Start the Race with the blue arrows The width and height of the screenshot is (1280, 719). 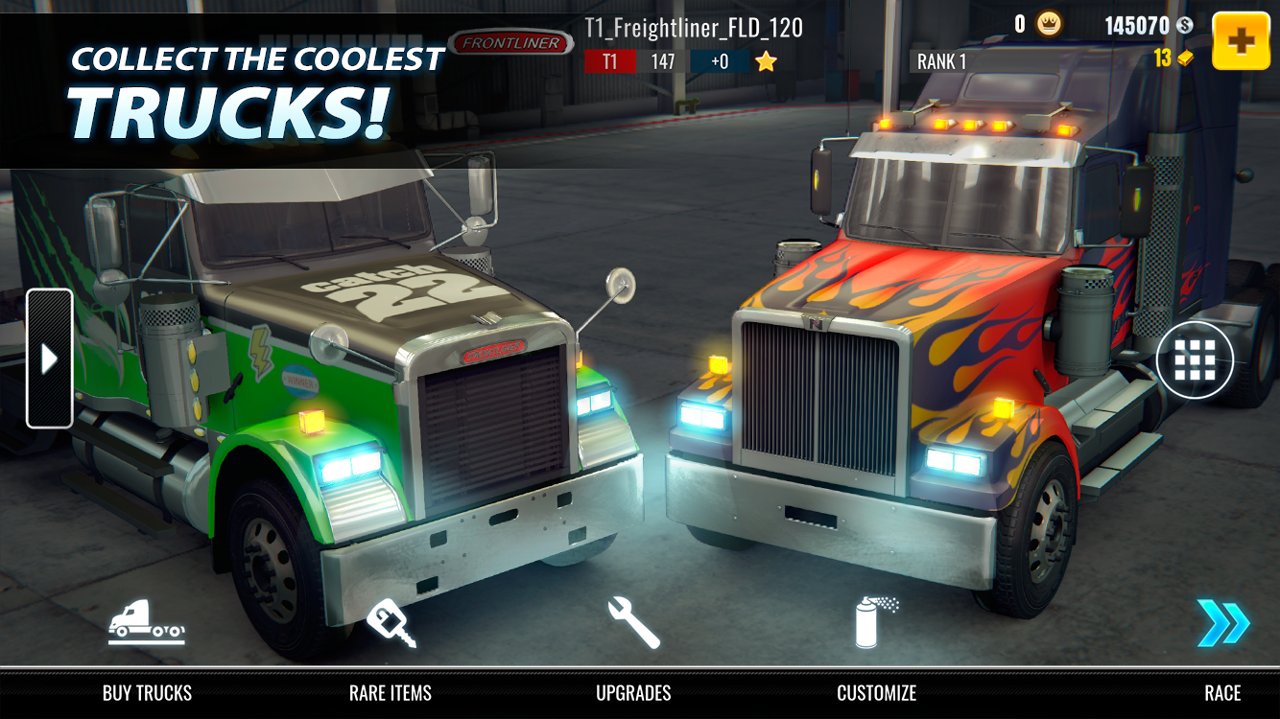click(x=1222, y=623)
